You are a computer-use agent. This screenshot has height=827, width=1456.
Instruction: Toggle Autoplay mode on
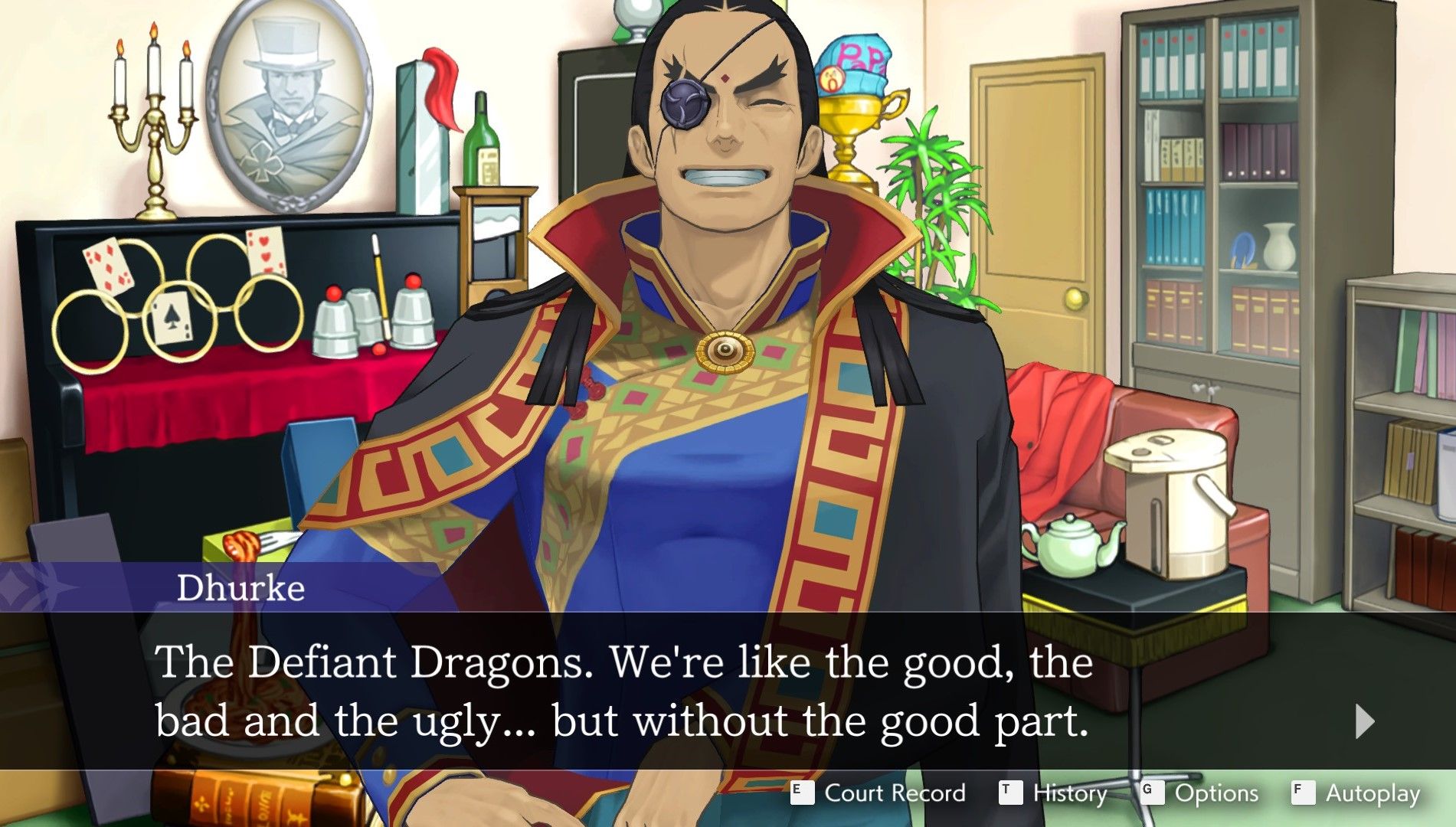[1374, 794]
